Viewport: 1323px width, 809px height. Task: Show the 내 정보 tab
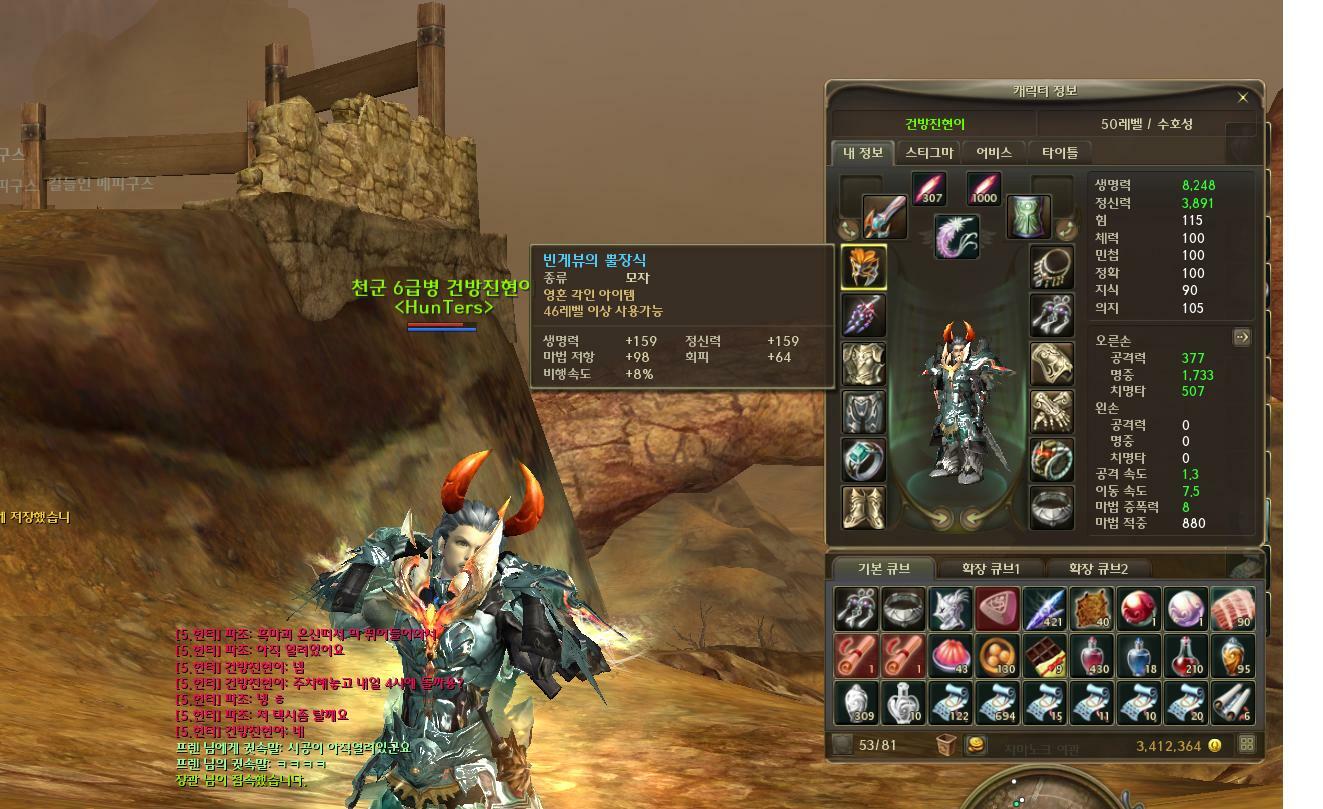862,153
